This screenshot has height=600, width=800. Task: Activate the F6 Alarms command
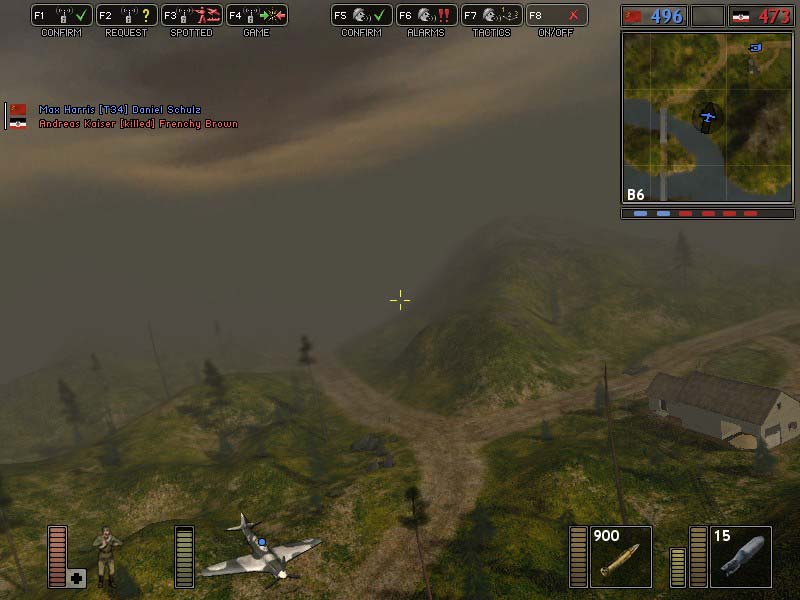pyautogui.click(x=425, y=16)
